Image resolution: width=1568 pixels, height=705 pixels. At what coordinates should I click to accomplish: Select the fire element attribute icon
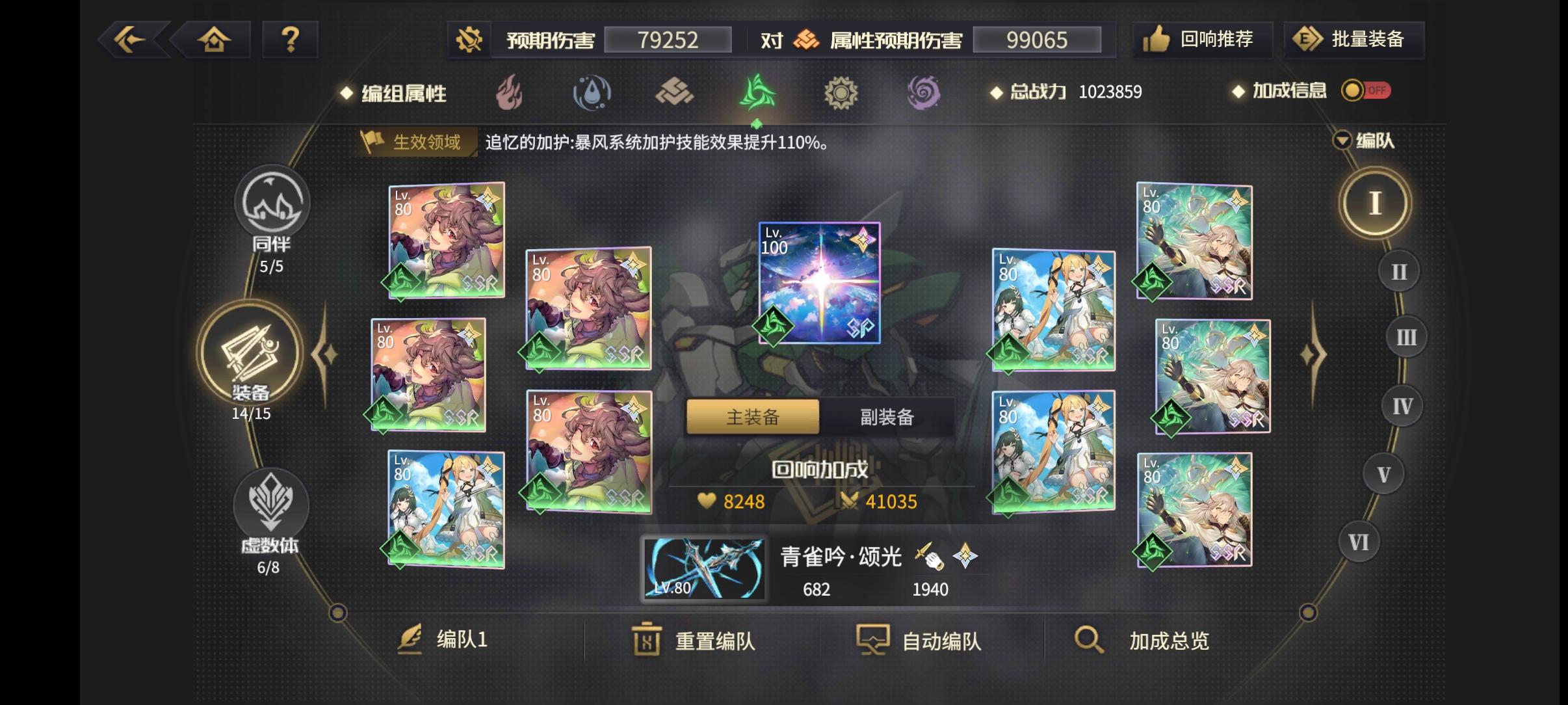[510, 92]
